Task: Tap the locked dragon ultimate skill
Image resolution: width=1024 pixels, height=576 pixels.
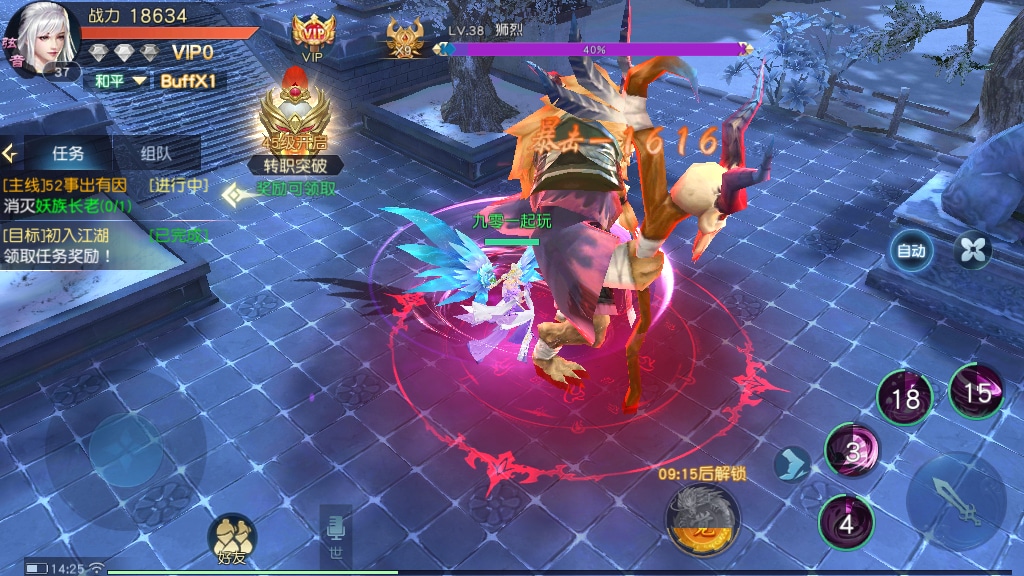Action: pos(702,519)
